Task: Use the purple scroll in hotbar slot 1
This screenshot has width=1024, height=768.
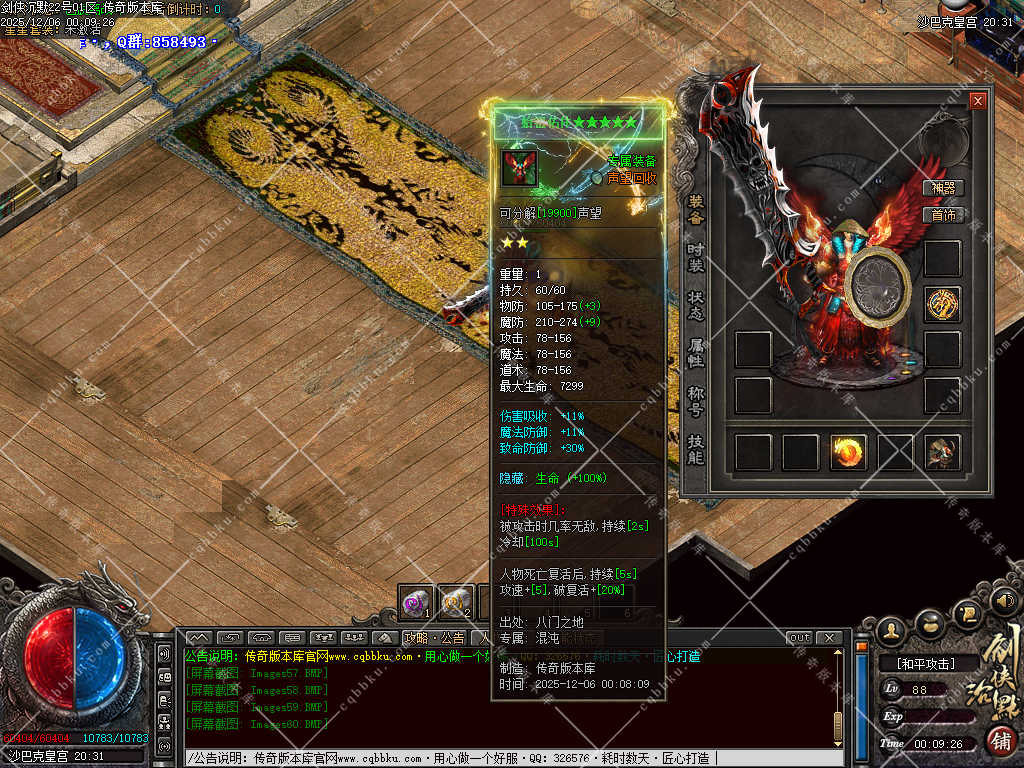Action: pos(416,601)
